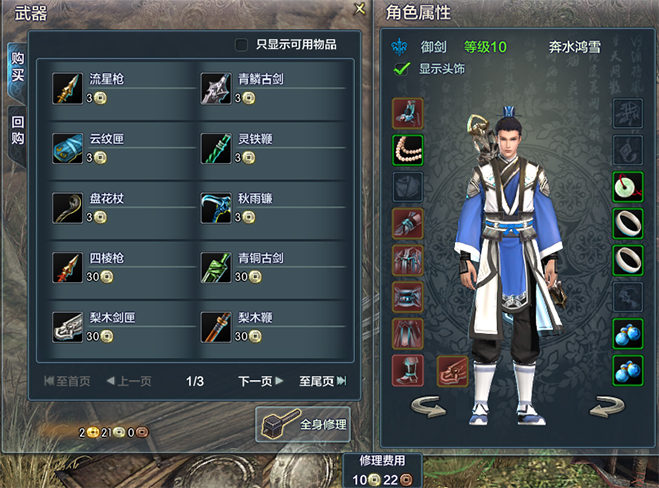Screen dimensions: 659x488
Task: Rotate character with the right arrow
Action: pos(606,407)
